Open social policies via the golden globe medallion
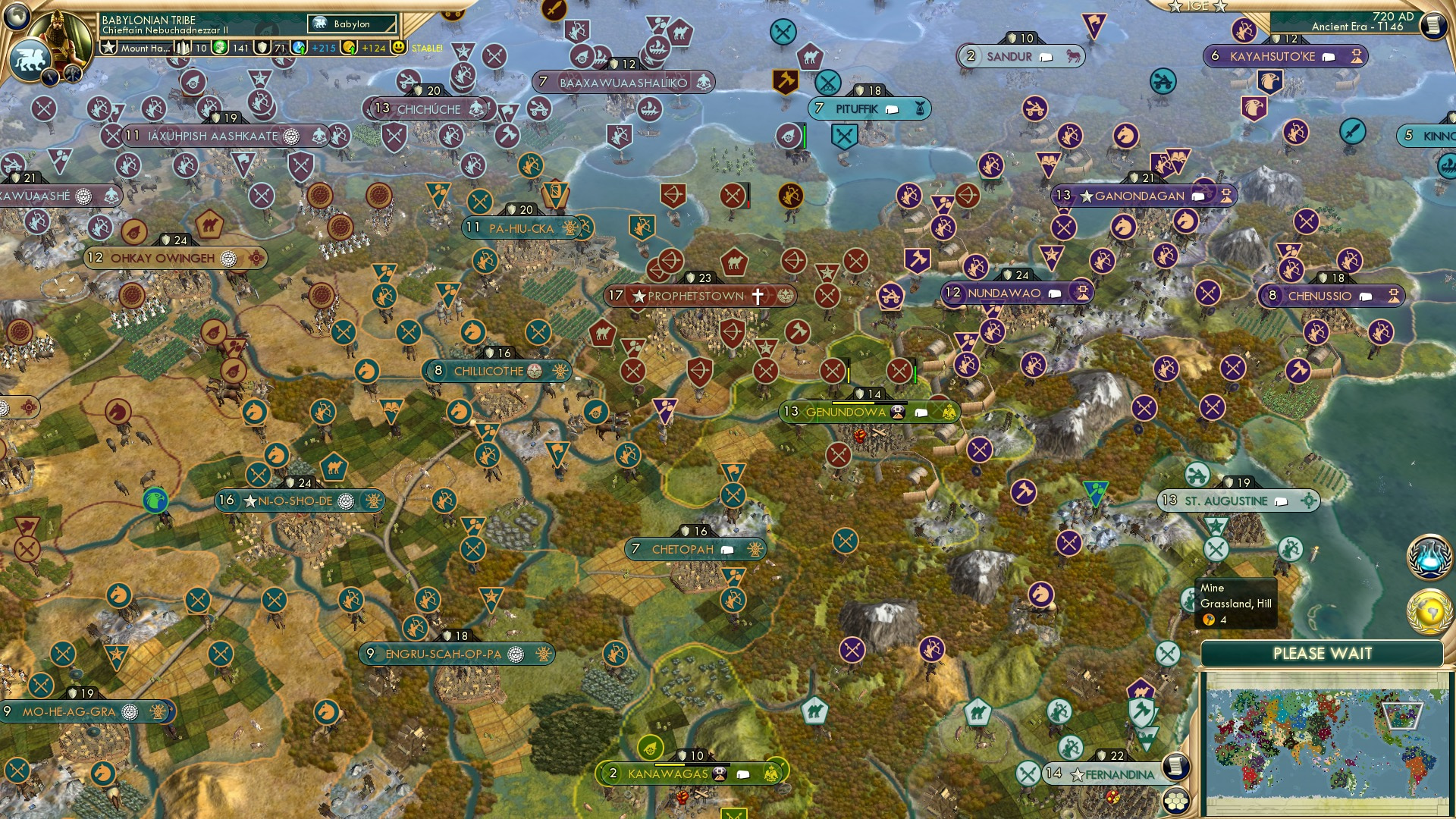1456x819 pixels. click(x=1429, y=610)
